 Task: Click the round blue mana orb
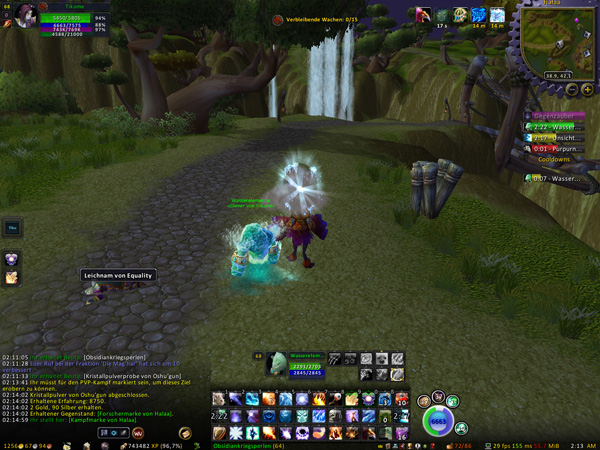coord(438,422)
